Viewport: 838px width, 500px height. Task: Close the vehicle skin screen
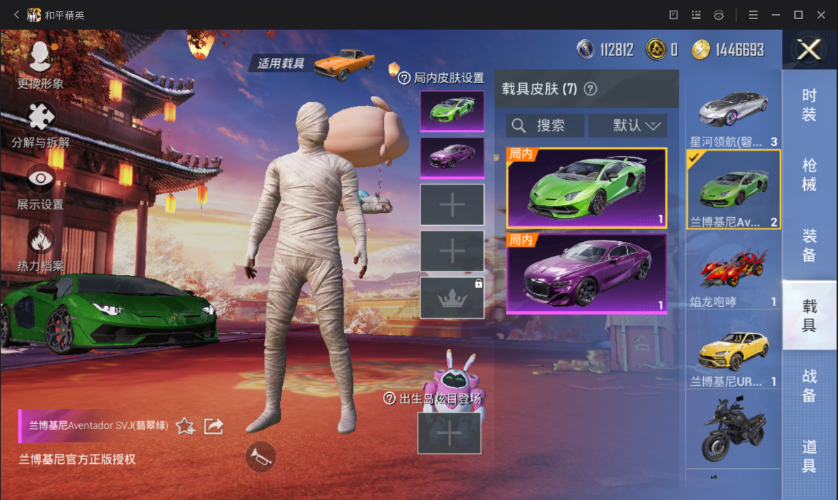point(809,50)
